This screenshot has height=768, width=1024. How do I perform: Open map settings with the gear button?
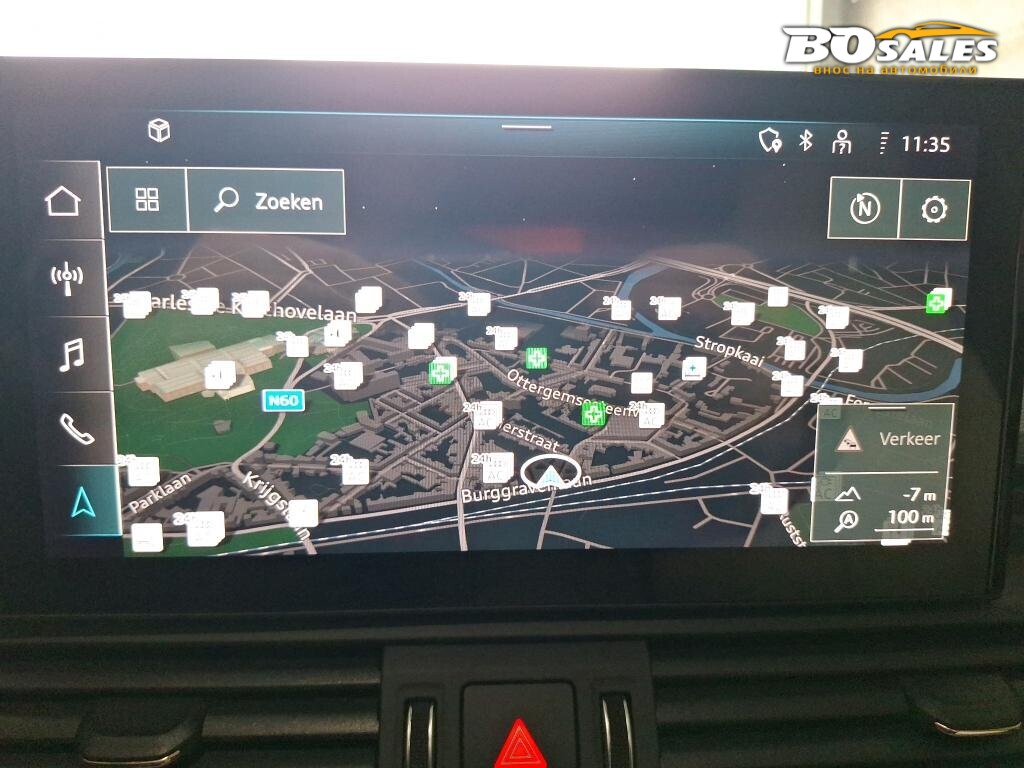(x=934, y=209)
